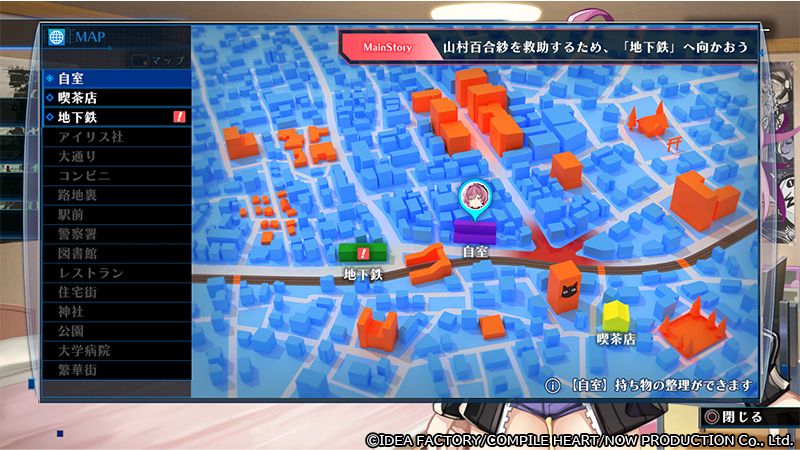
Task: Pick the 公園 list entry
Action: click(x=115, y=331)
